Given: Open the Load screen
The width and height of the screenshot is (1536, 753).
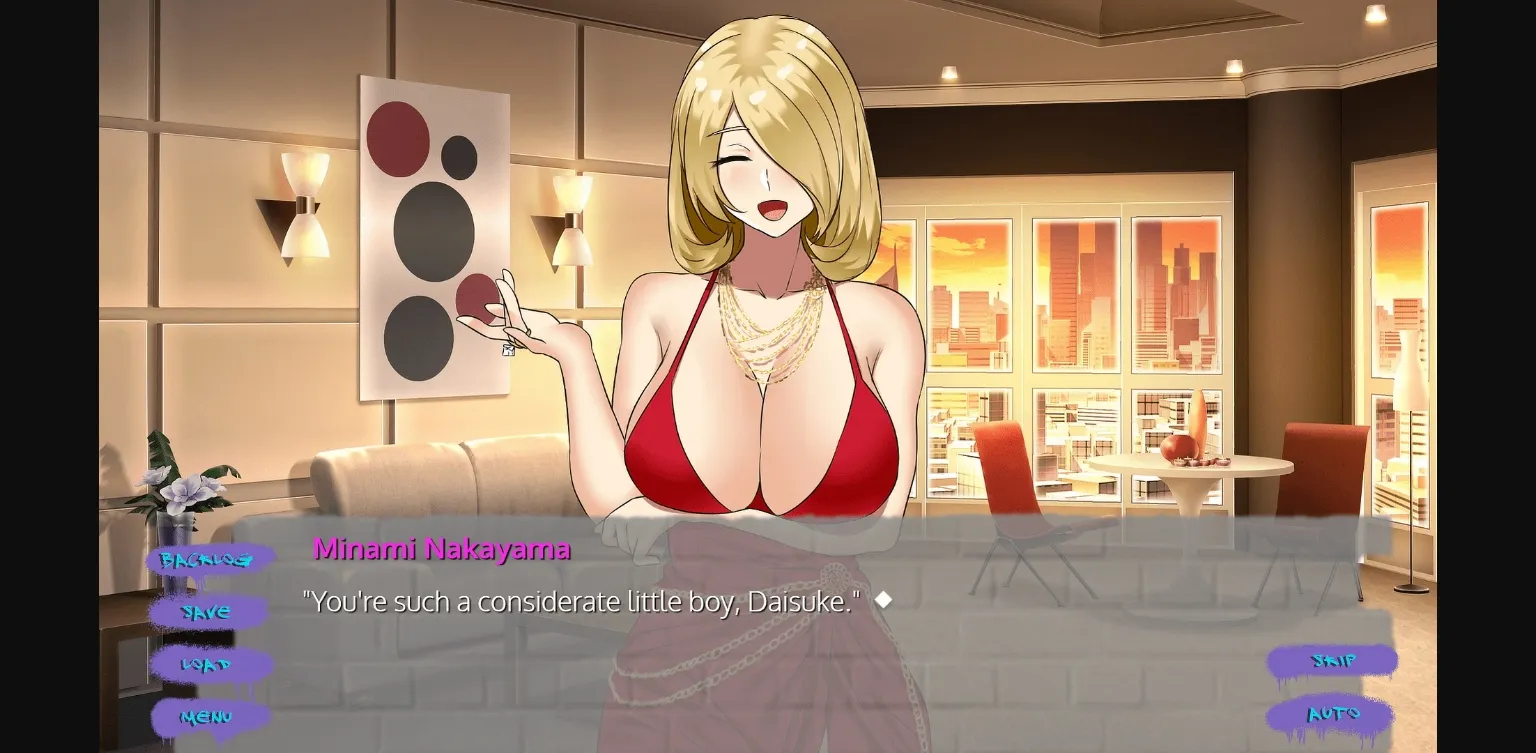Looking at the screenshot, I should [x=207, y=664].
